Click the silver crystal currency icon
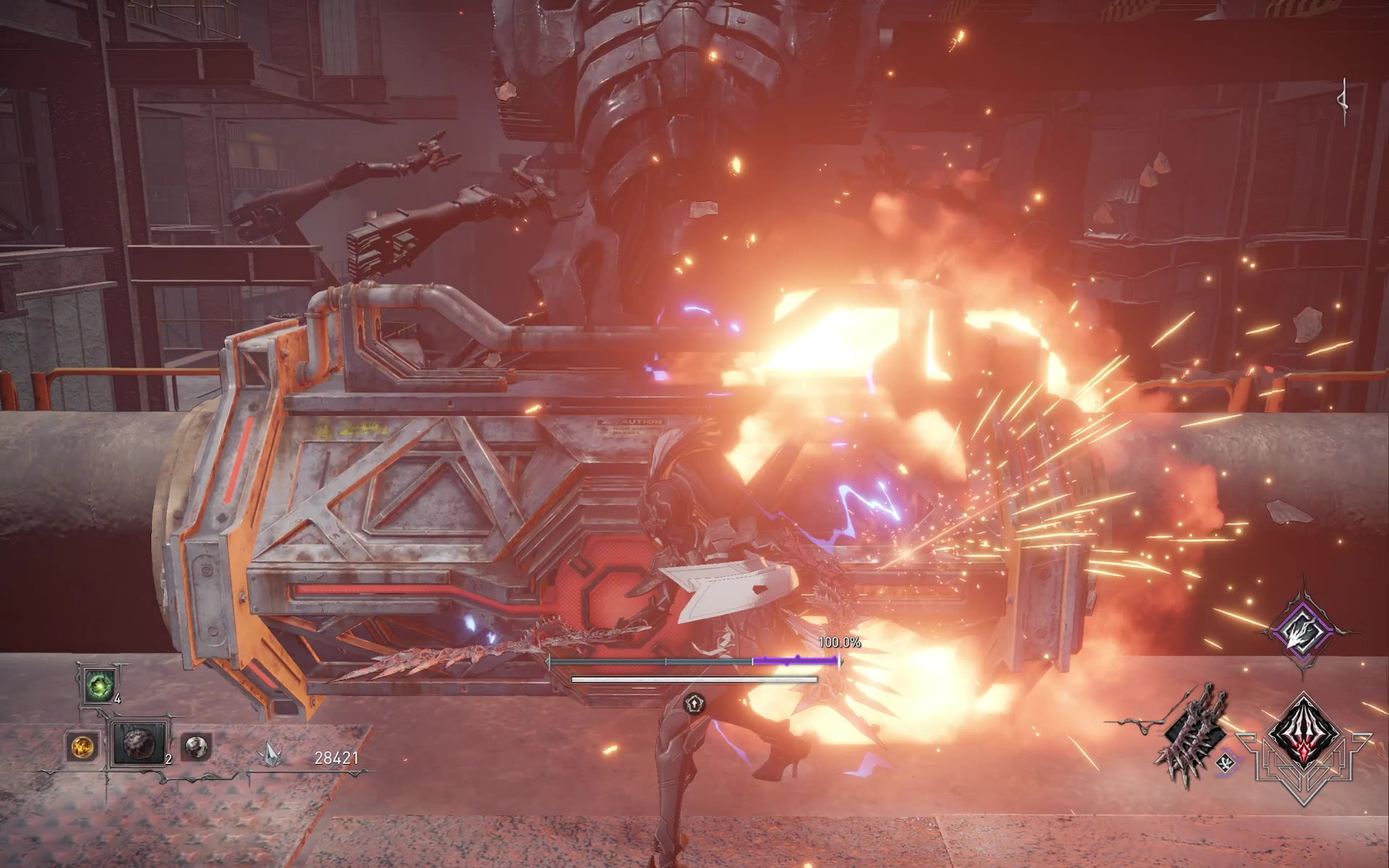This screenshot has width=1389, height=868. [x=271, y=757]
